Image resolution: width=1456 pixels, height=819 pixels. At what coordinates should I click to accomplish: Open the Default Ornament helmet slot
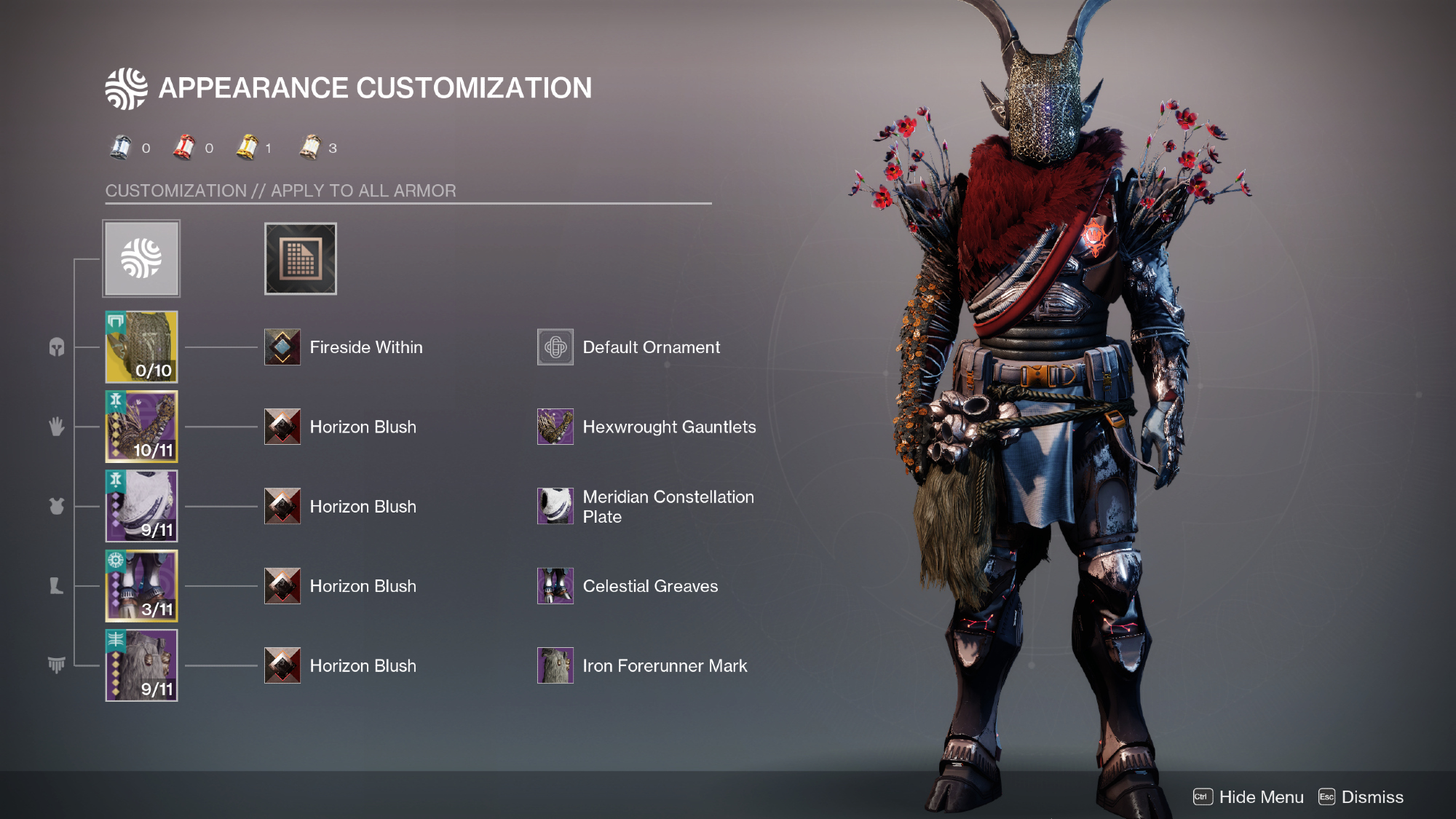coord(555,347)
